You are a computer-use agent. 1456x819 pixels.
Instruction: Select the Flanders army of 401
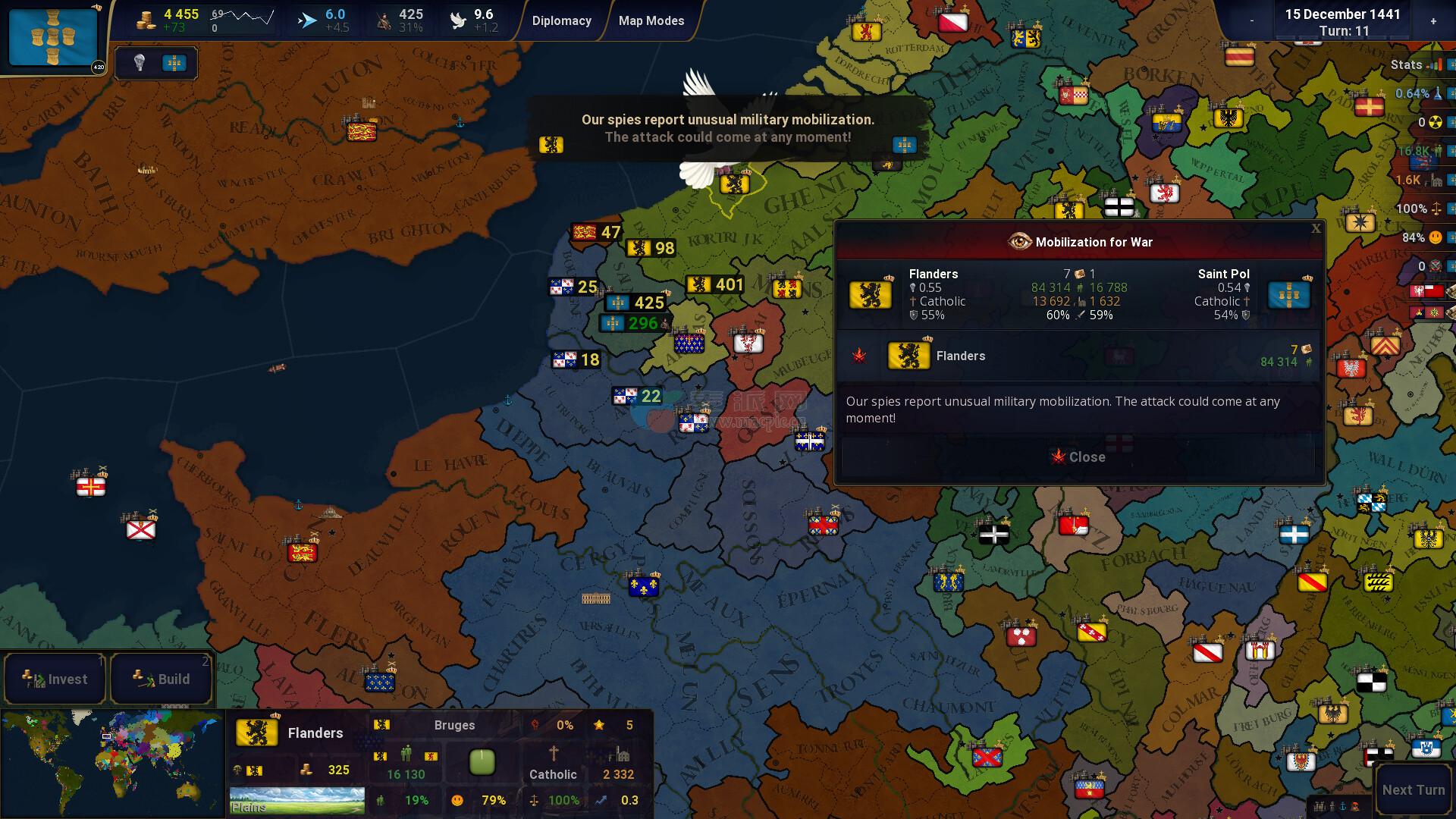click(x=715, y=284)
